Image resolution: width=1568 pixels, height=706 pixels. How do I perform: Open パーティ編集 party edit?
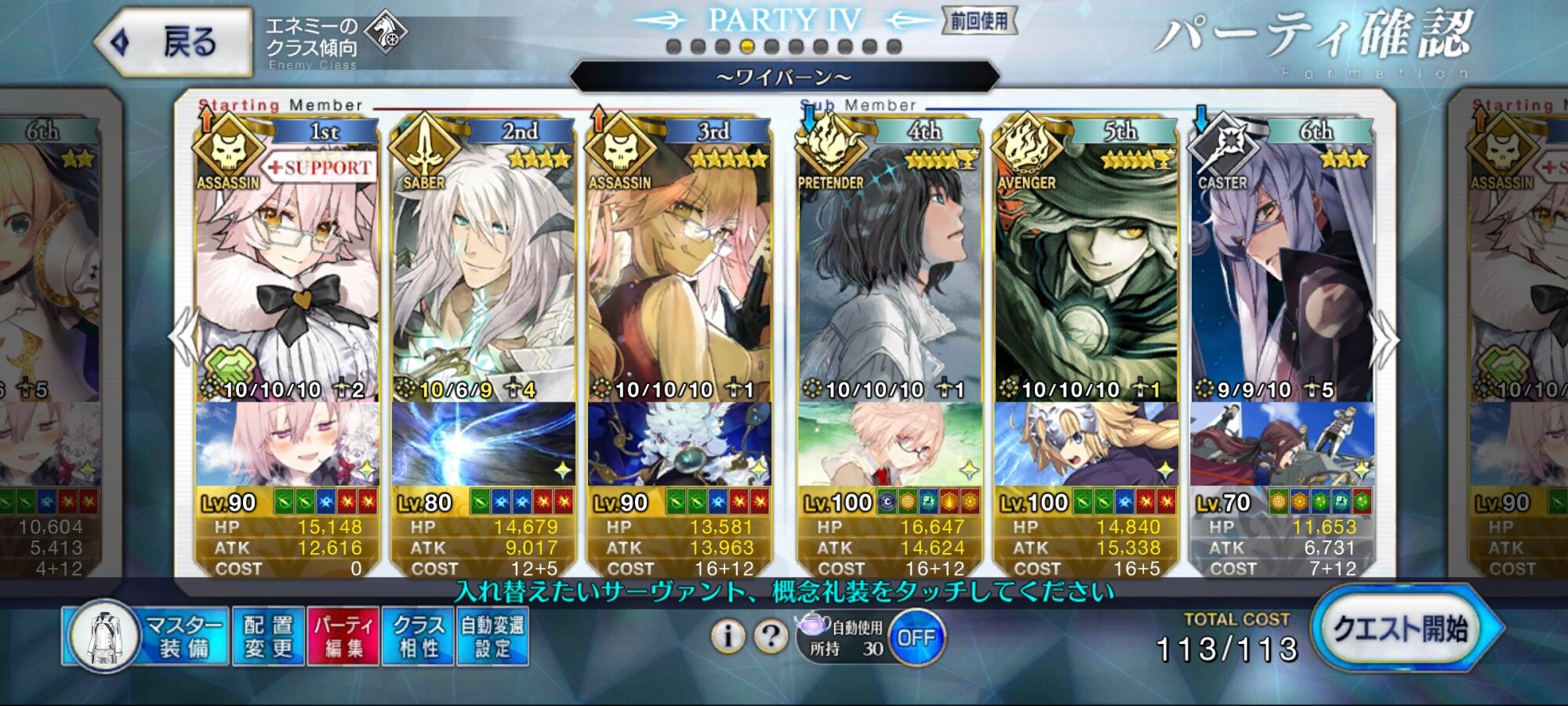pos(343,636)
